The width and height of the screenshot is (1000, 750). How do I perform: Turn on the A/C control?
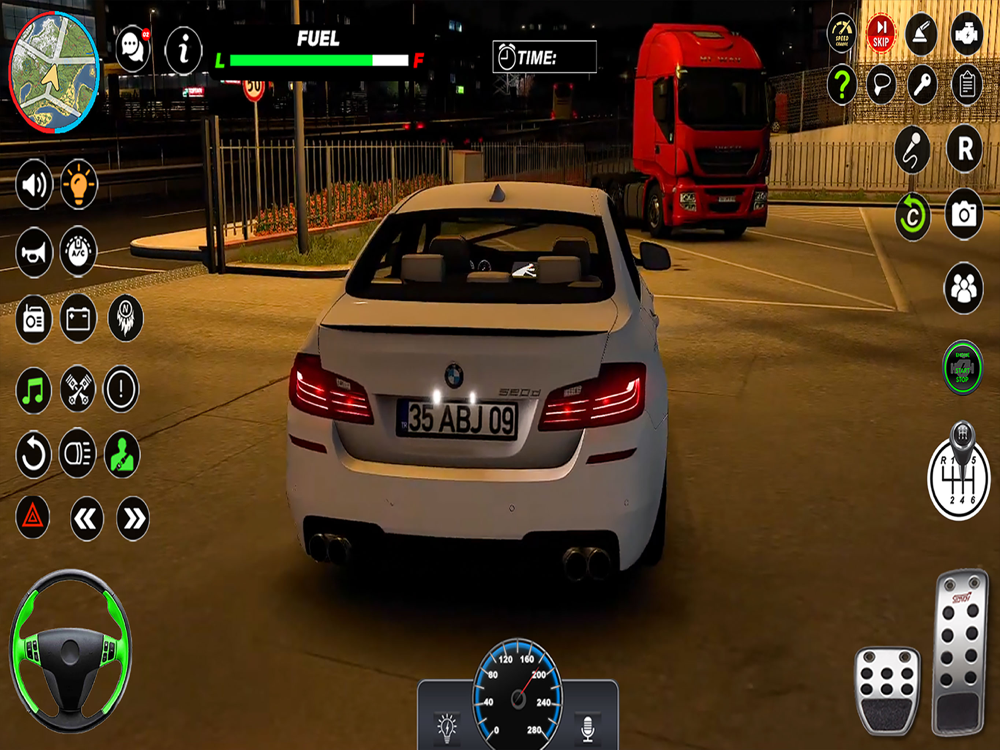79,251
